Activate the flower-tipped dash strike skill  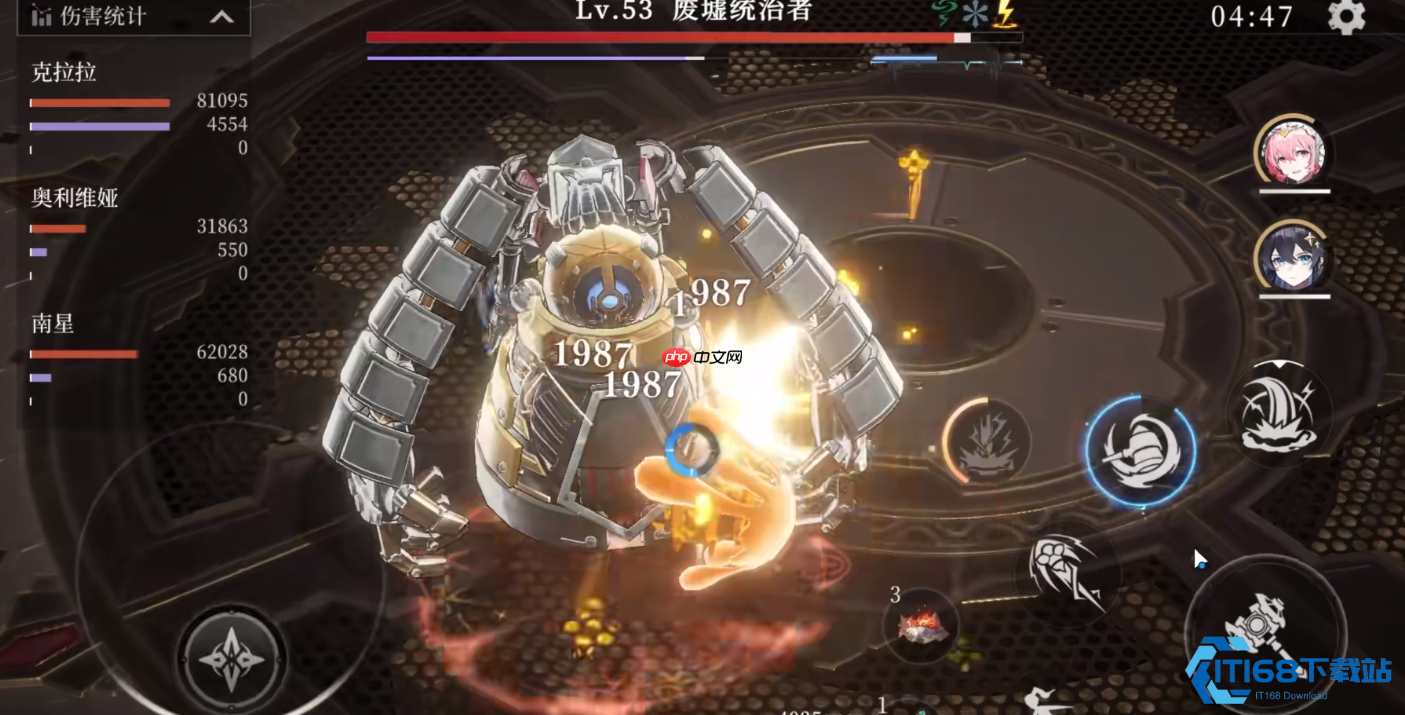tap(1067, 573)
